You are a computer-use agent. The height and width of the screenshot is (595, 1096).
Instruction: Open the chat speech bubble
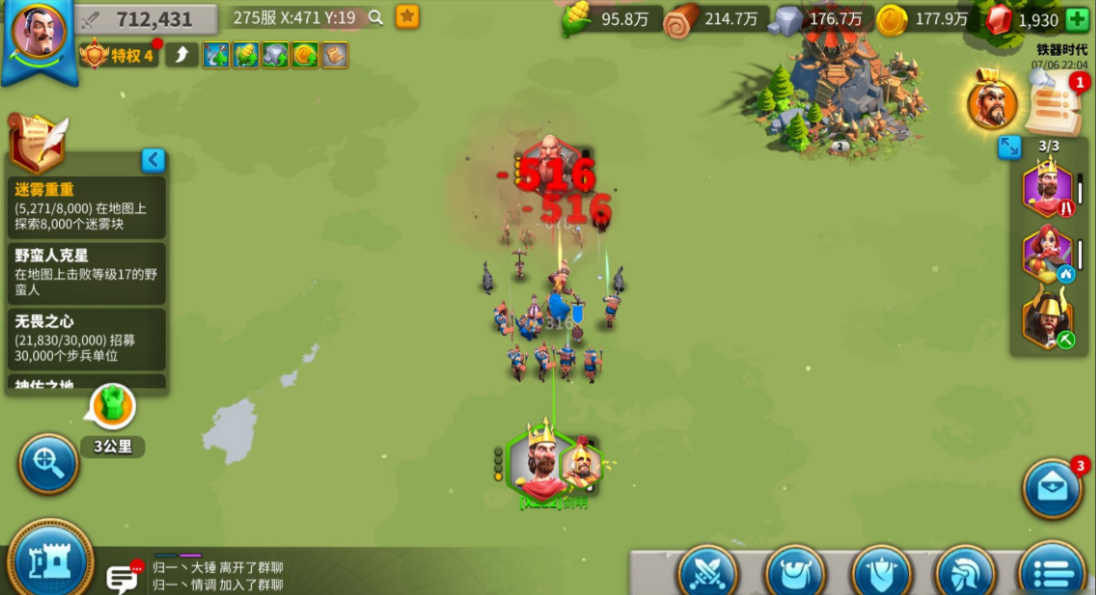[x=123, y=577]
